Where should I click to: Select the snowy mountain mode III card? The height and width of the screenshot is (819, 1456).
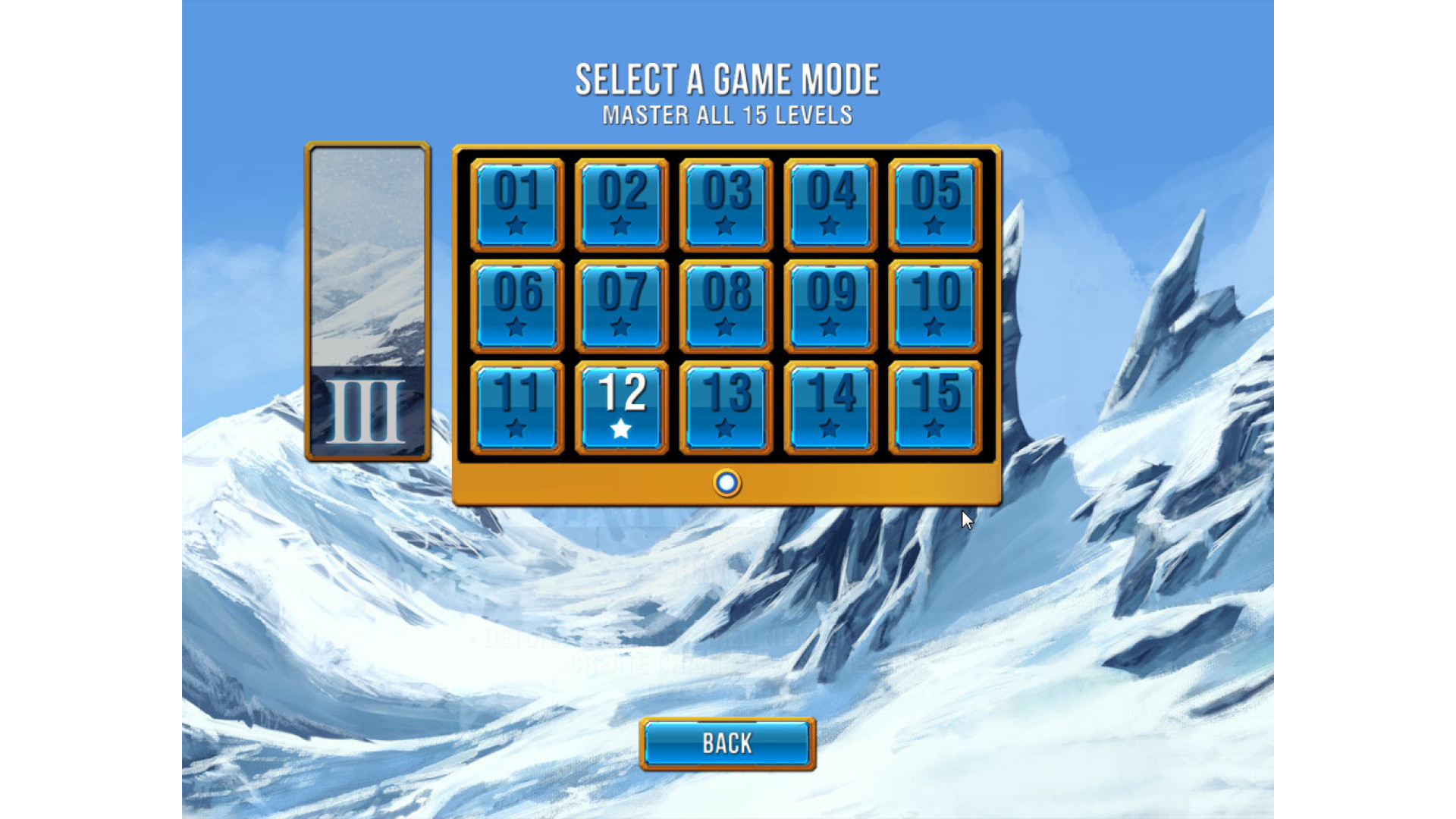pyautogui.click(x=368, y=301)
